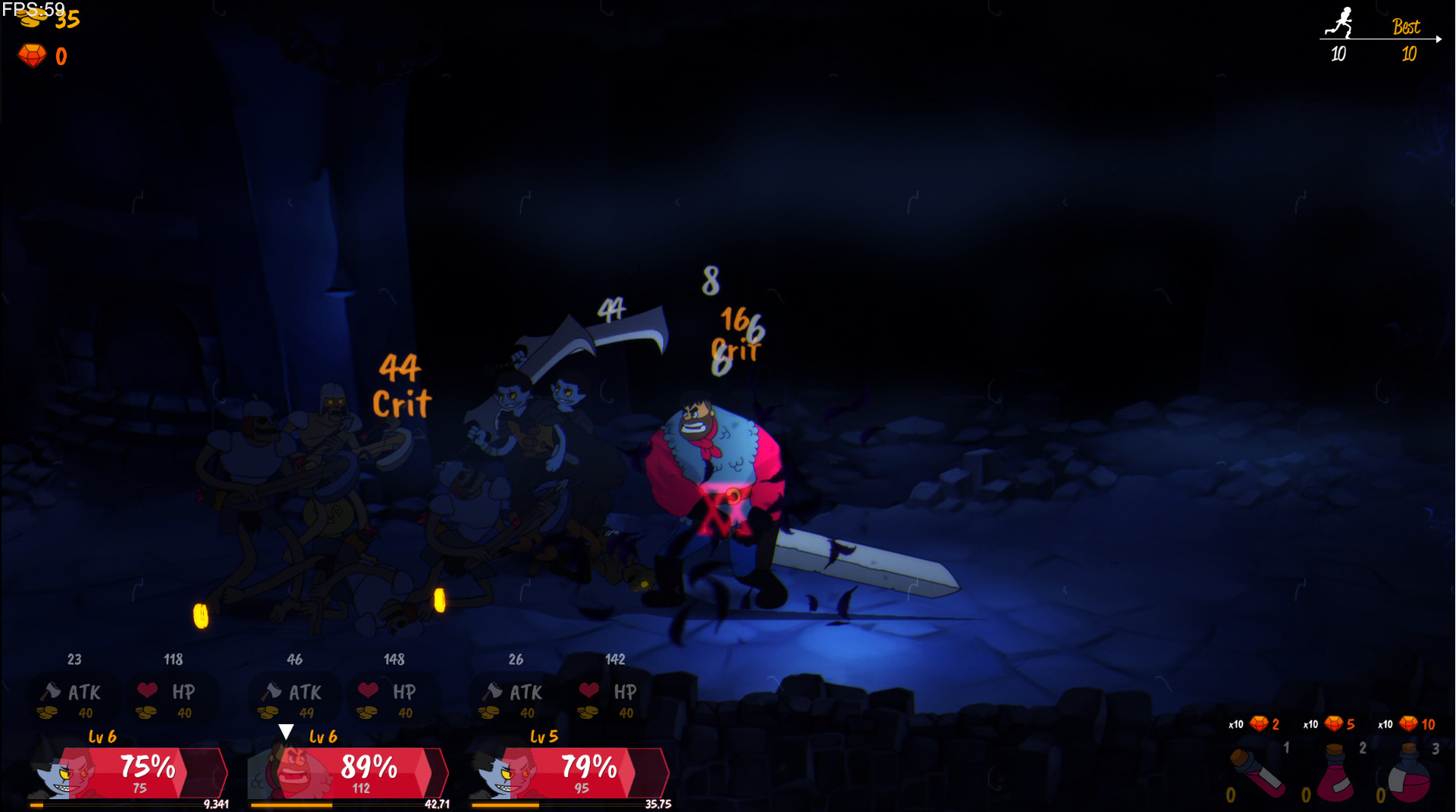Upgrade HP for the hero at 89% health

click(x=393, y=696)
